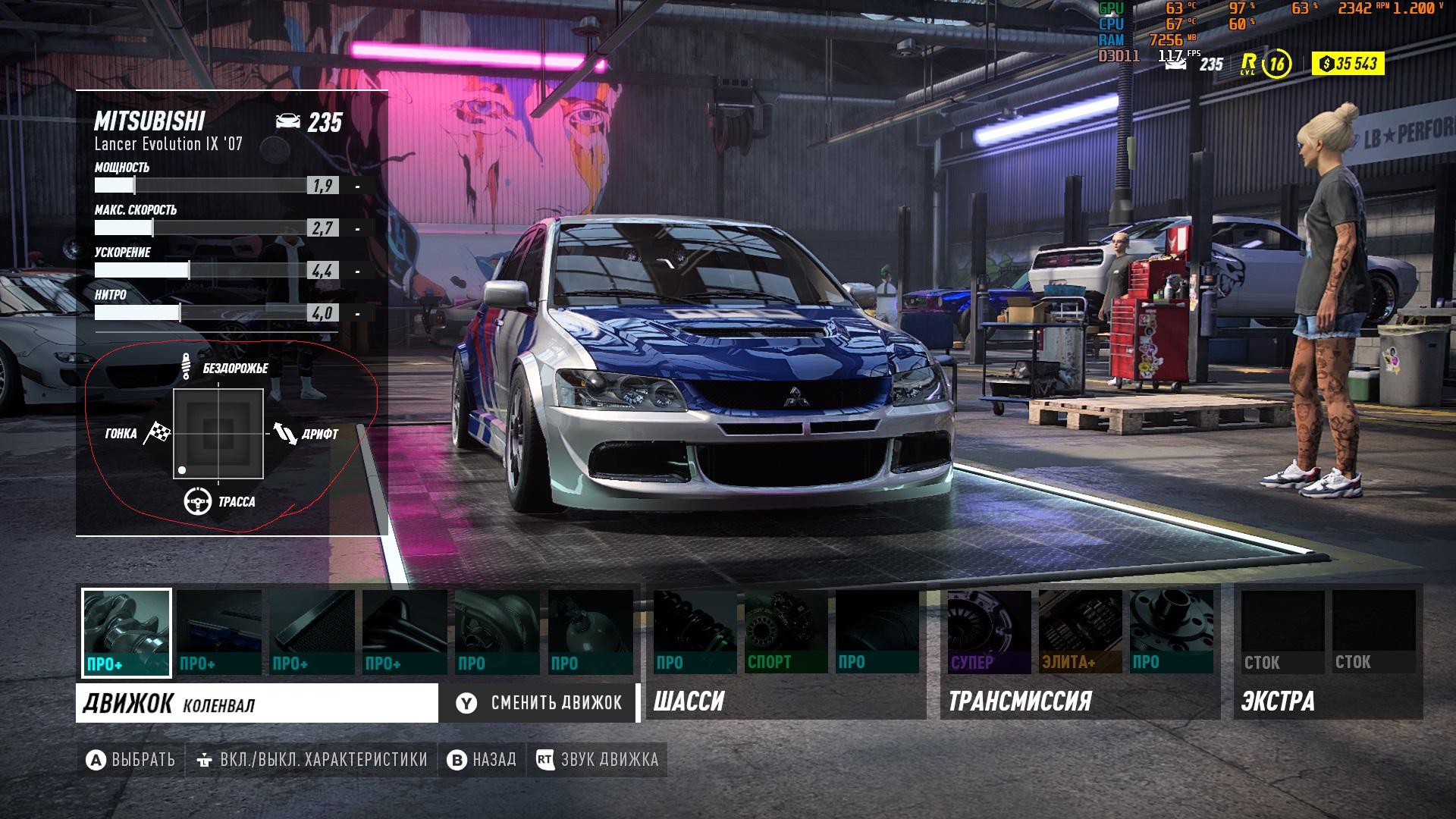This screenshot has height=819, width=1456.
Task: Open the СУПЕР clutch part slot
Action: point(989,632)
